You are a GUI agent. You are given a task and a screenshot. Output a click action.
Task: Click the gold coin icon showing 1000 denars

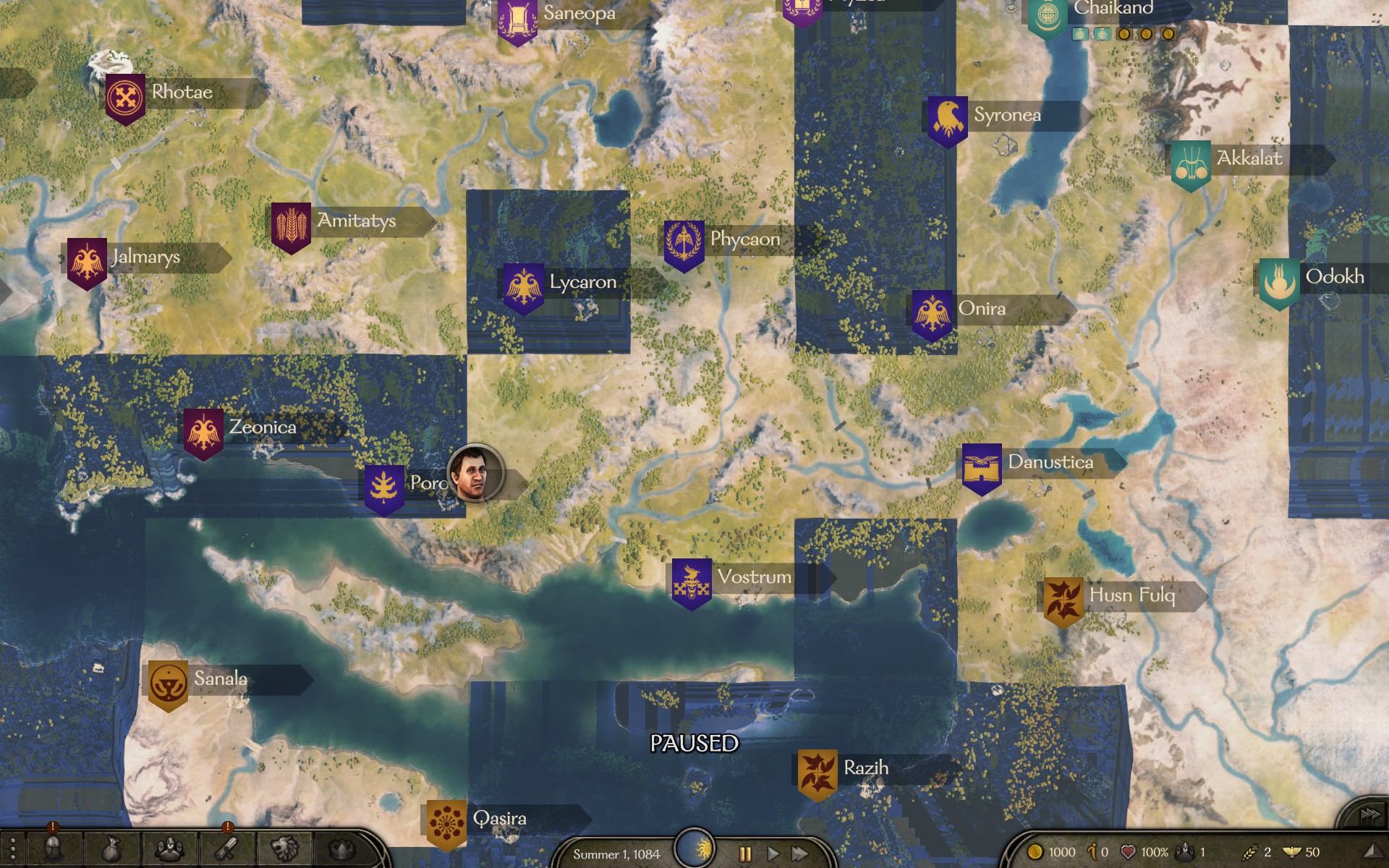click(x=1037, y=851)
